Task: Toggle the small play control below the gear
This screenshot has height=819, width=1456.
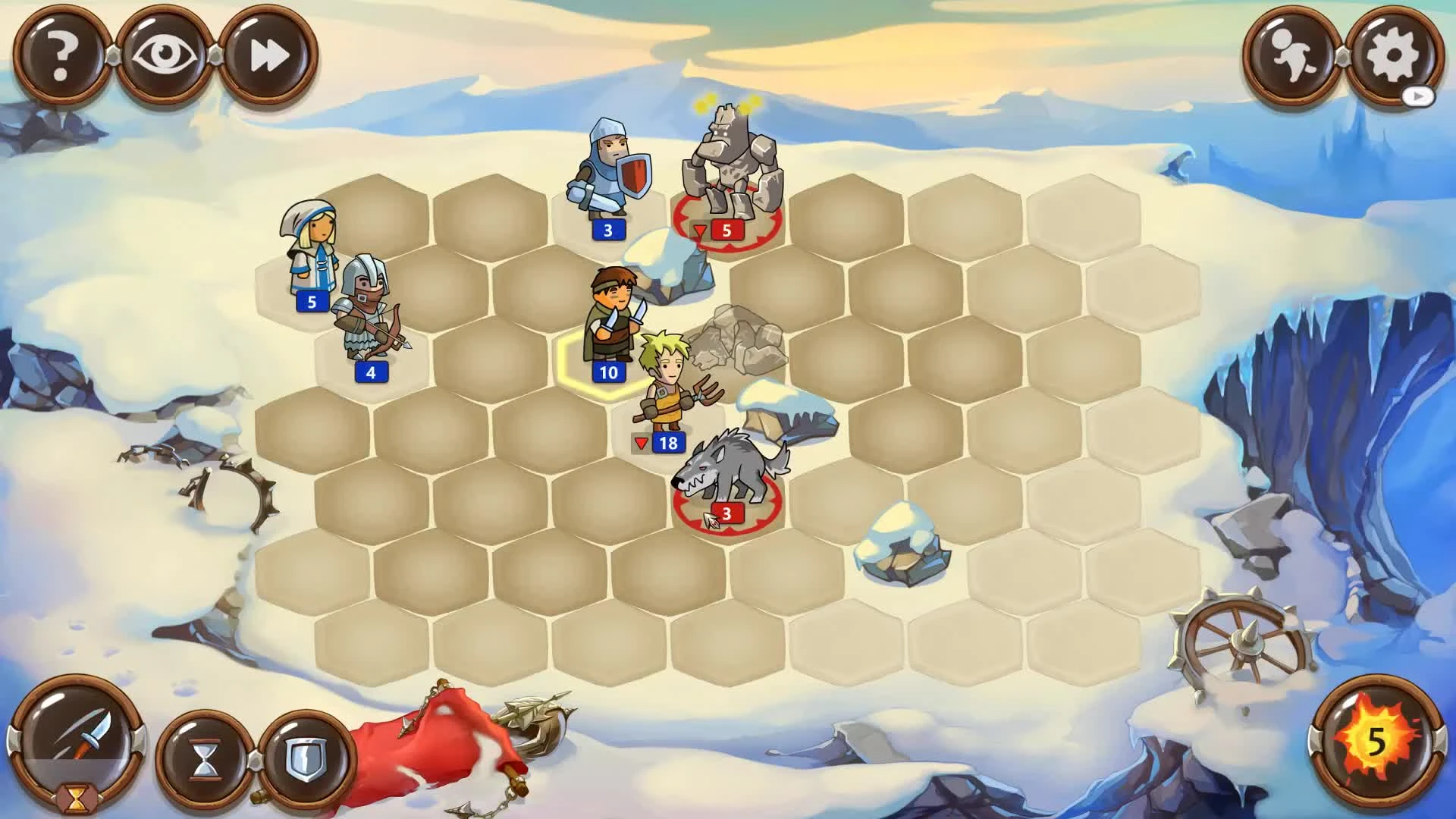Action: click(x=1418, y=97)
